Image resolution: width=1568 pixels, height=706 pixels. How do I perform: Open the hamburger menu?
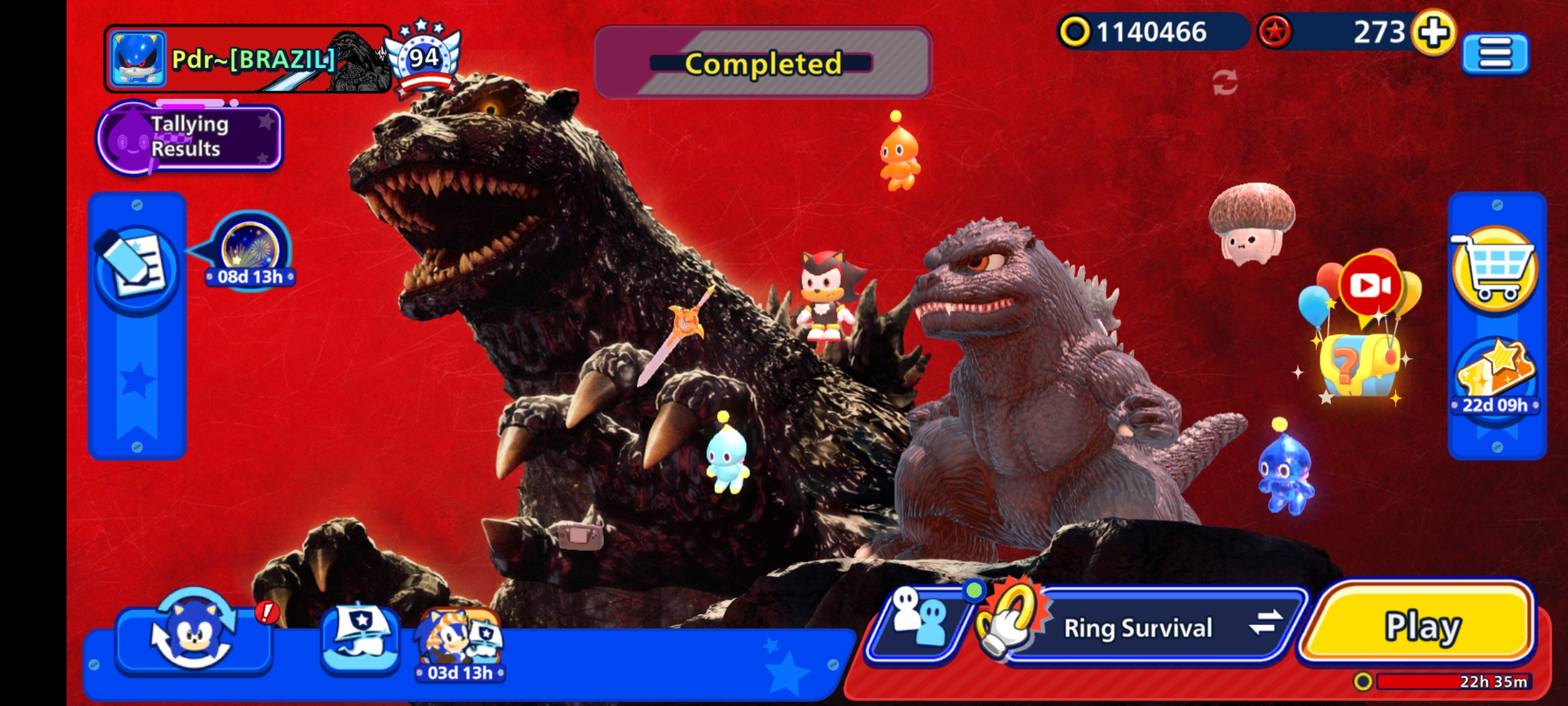click(1495, 52)
